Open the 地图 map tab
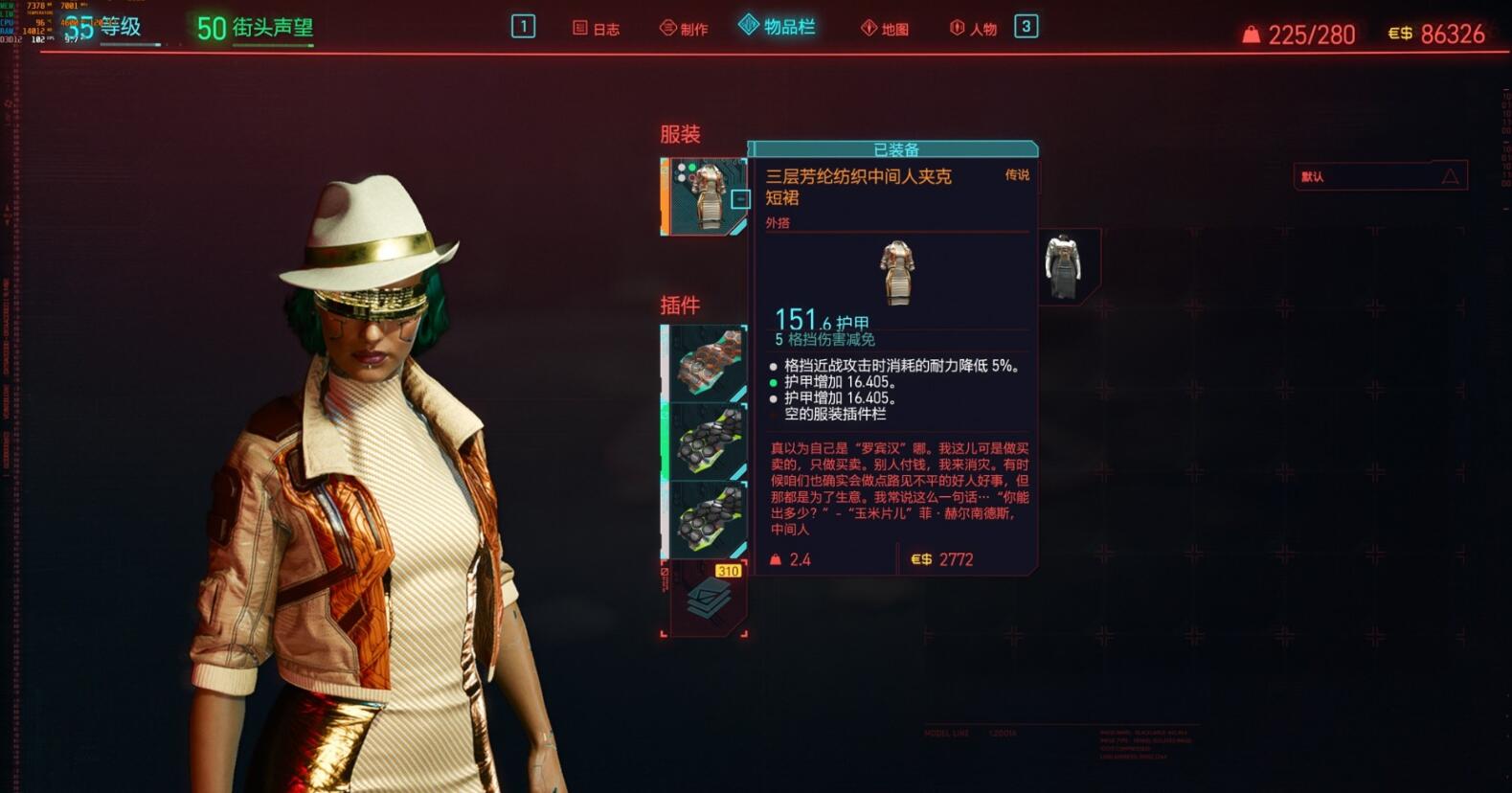Screen dimensions: 1512x793 pyautogui.click(x=885, y=29)
